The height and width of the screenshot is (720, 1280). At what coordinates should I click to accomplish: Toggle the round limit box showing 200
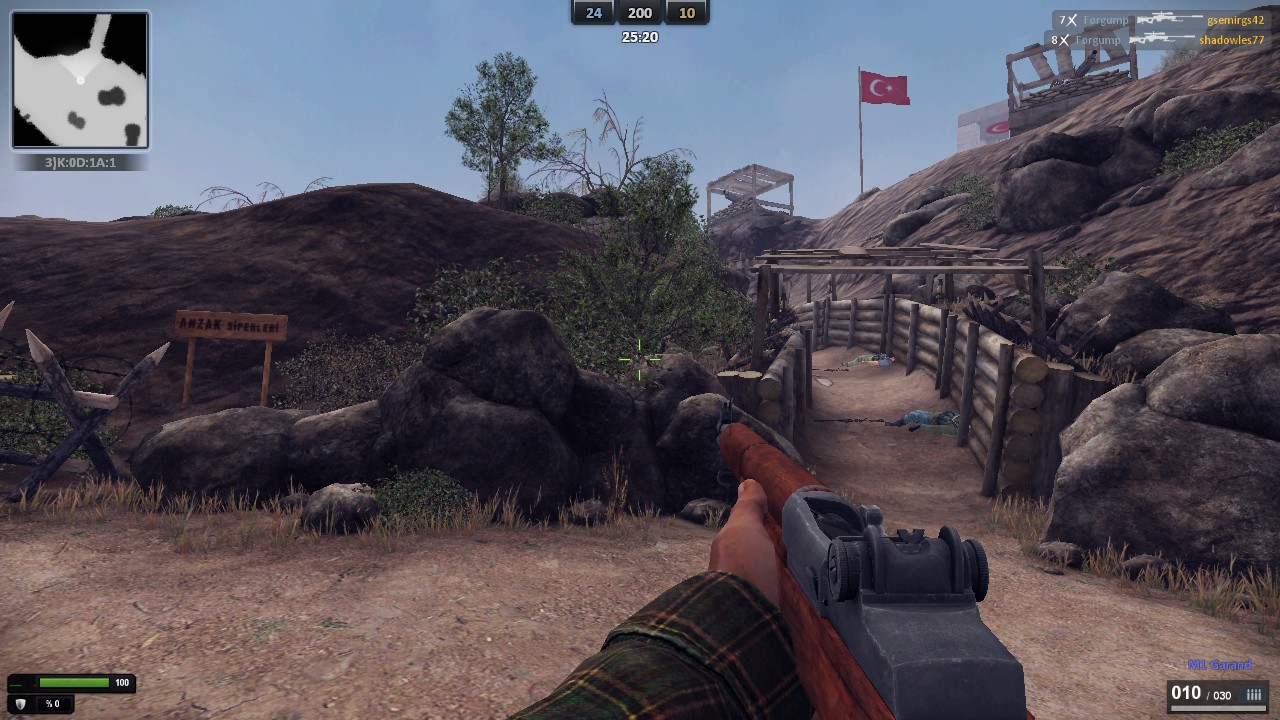pyautogui.click(x=638, y=14)
